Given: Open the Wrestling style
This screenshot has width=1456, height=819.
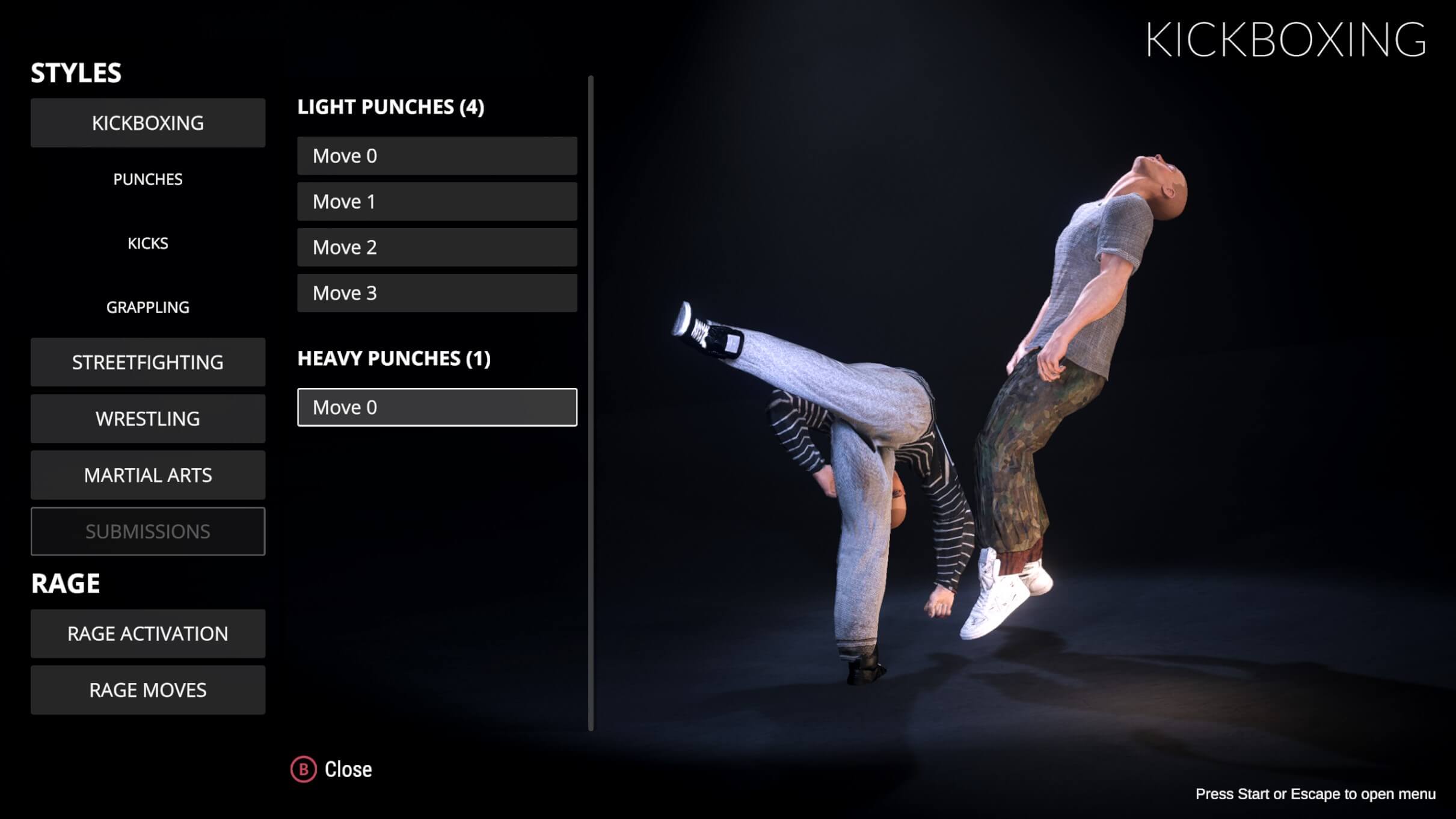Looking at the screenshot, I should coord(147,419).
